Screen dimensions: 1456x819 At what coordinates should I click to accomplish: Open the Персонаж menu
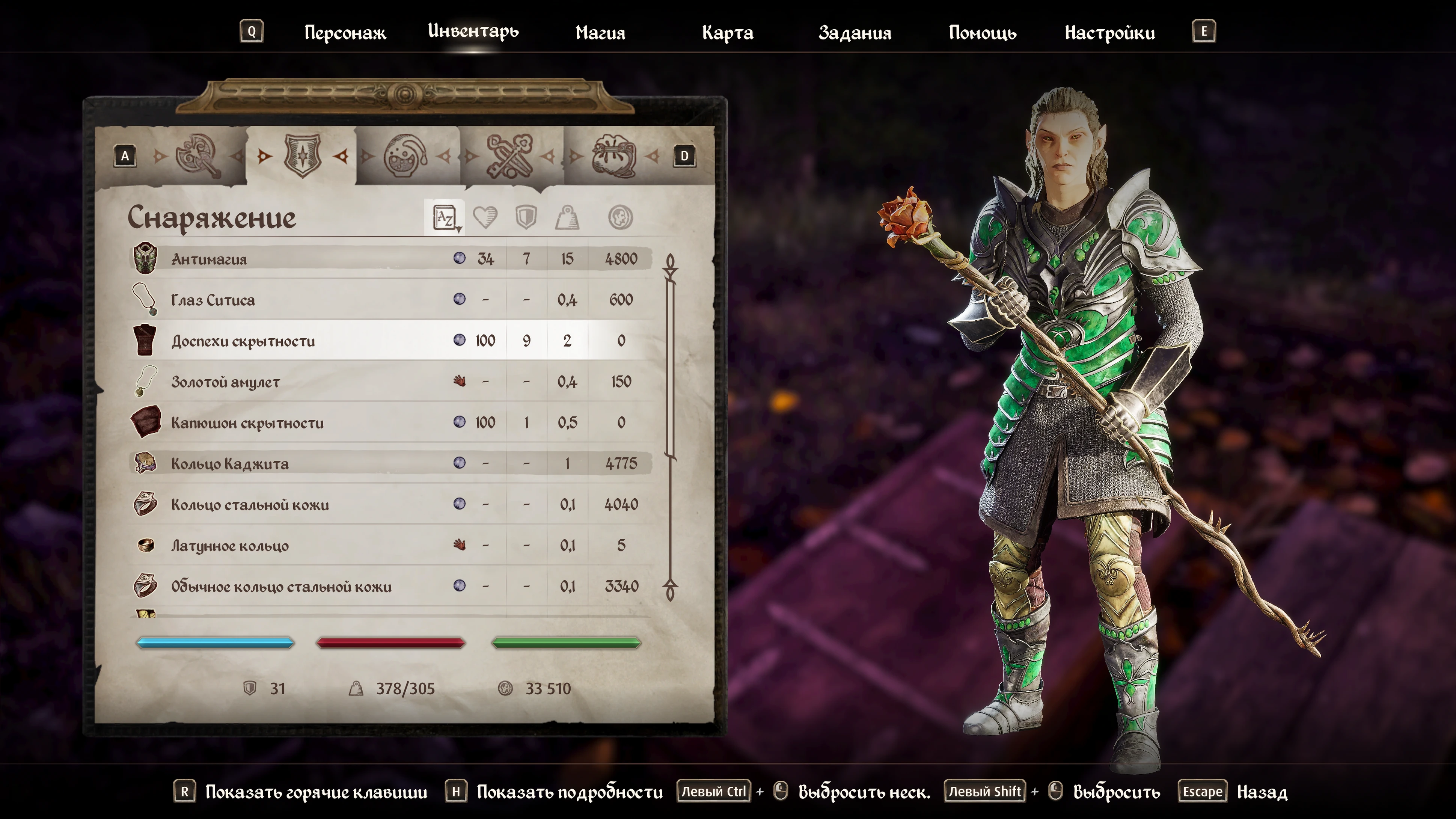click(x=345, y=33)
